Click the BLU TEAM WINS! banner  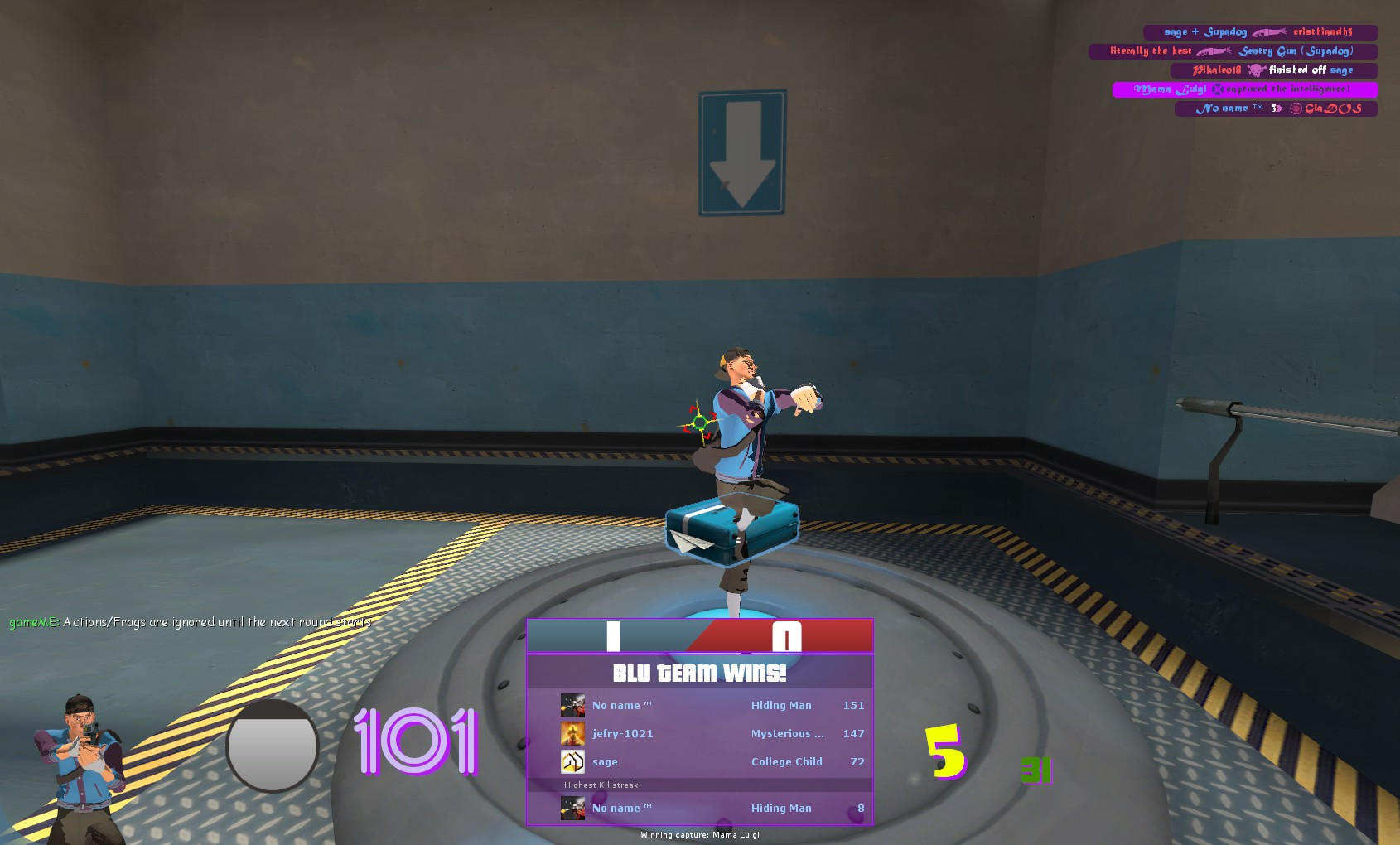pyautogui.click(x=700, y=673)
